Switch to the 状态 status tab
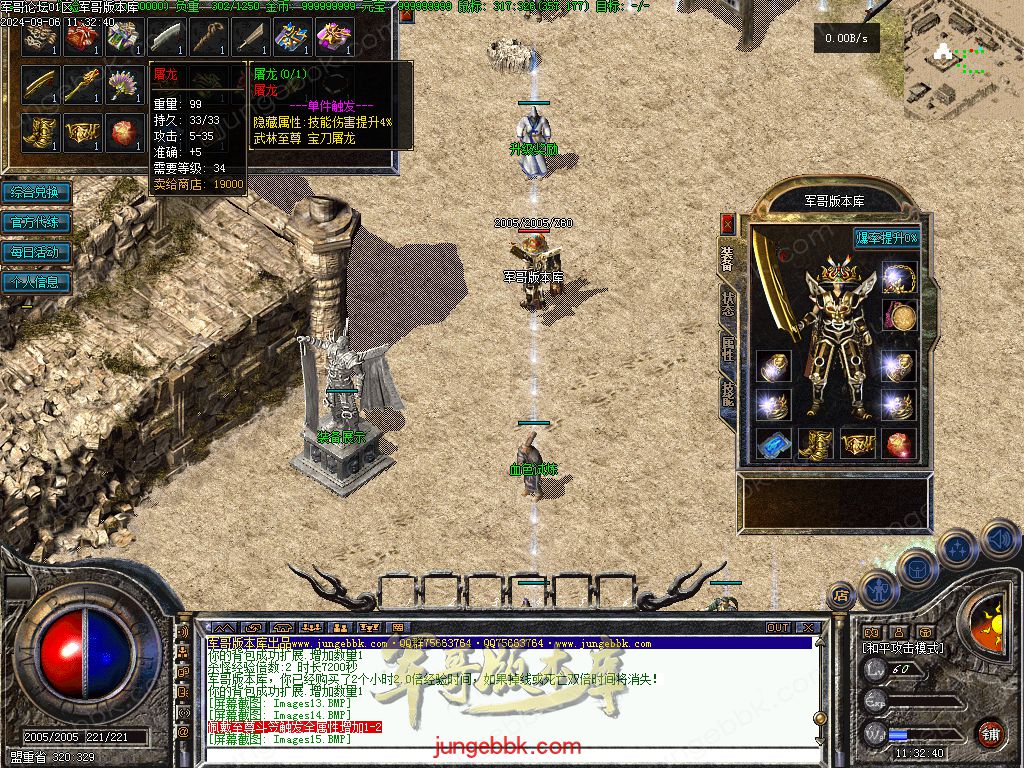Viewport: 1024px width, 768px height. pyautogui.click(x=727, y=304)
